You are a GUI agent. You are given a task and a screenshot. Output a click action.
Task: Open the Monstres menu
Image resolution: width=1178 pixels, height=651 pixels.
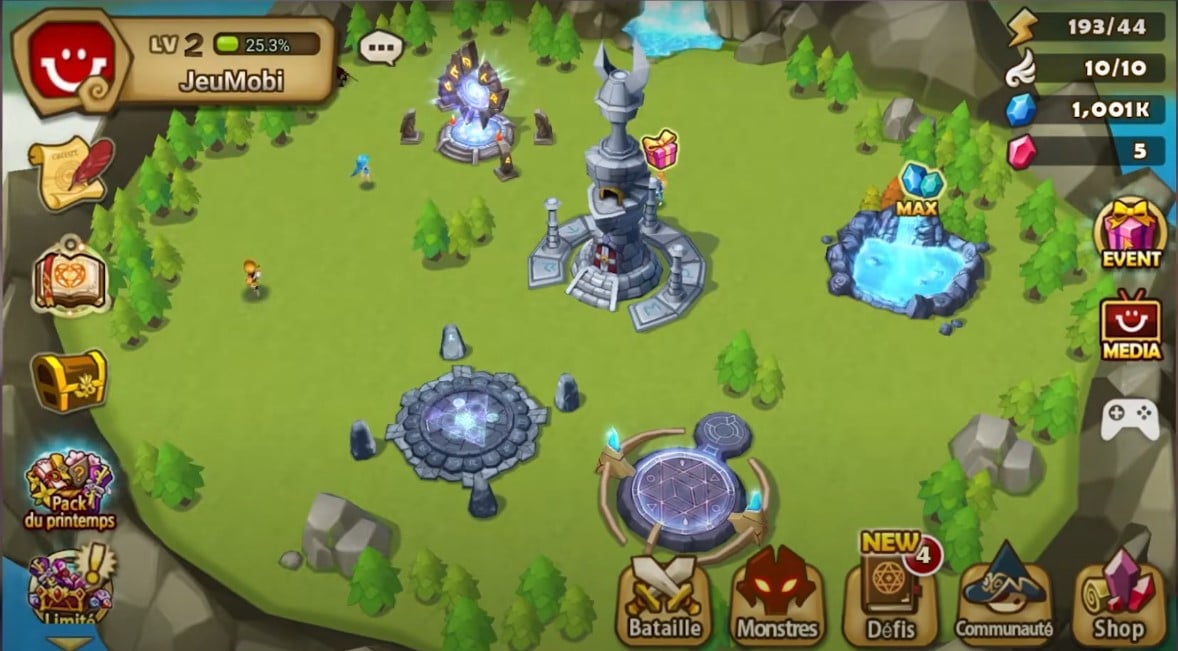tap(777, 600)
